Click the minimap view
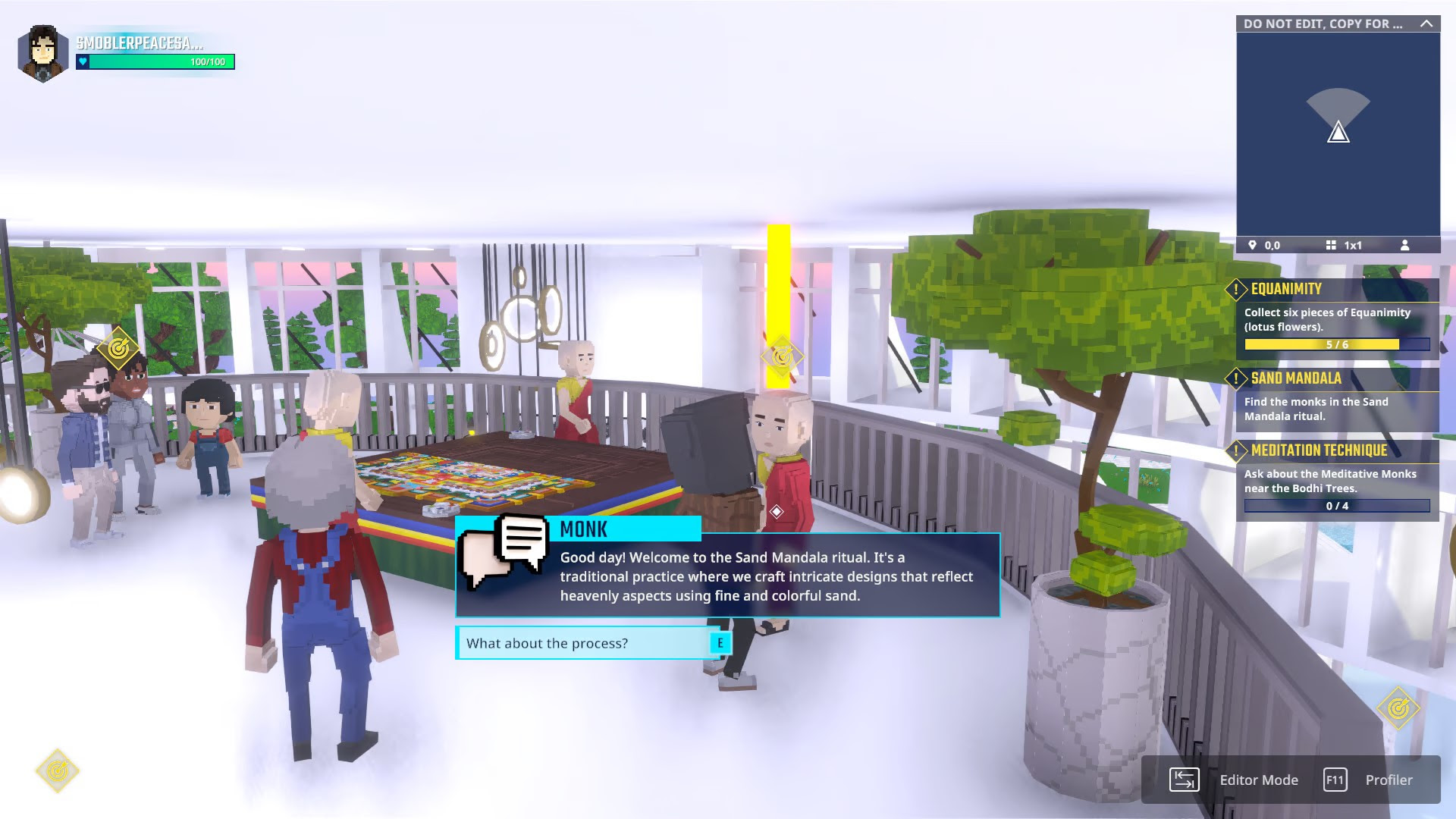Image resolution: width=1456 pixels, height=819 pixels. 1338,133
